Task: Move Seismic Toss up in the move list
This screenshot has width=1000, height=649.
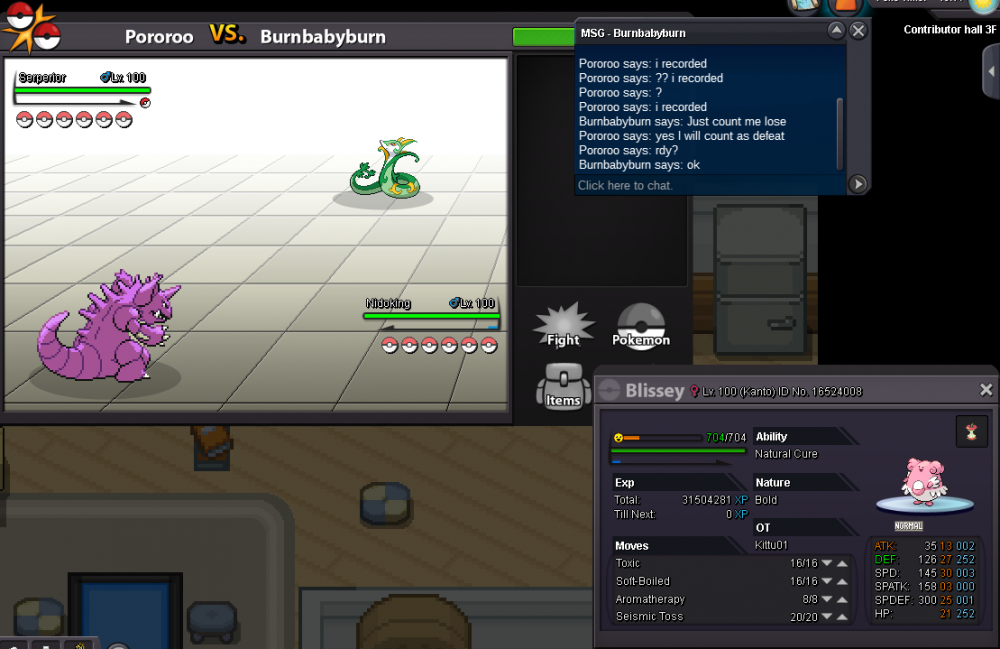Action: [843, 617]
